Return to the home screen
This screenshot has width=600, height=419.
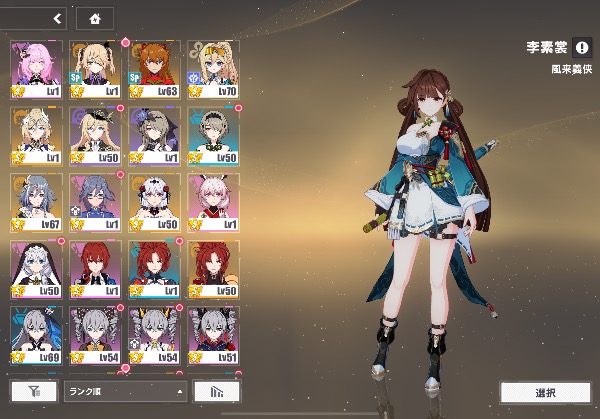coord(95,18)
